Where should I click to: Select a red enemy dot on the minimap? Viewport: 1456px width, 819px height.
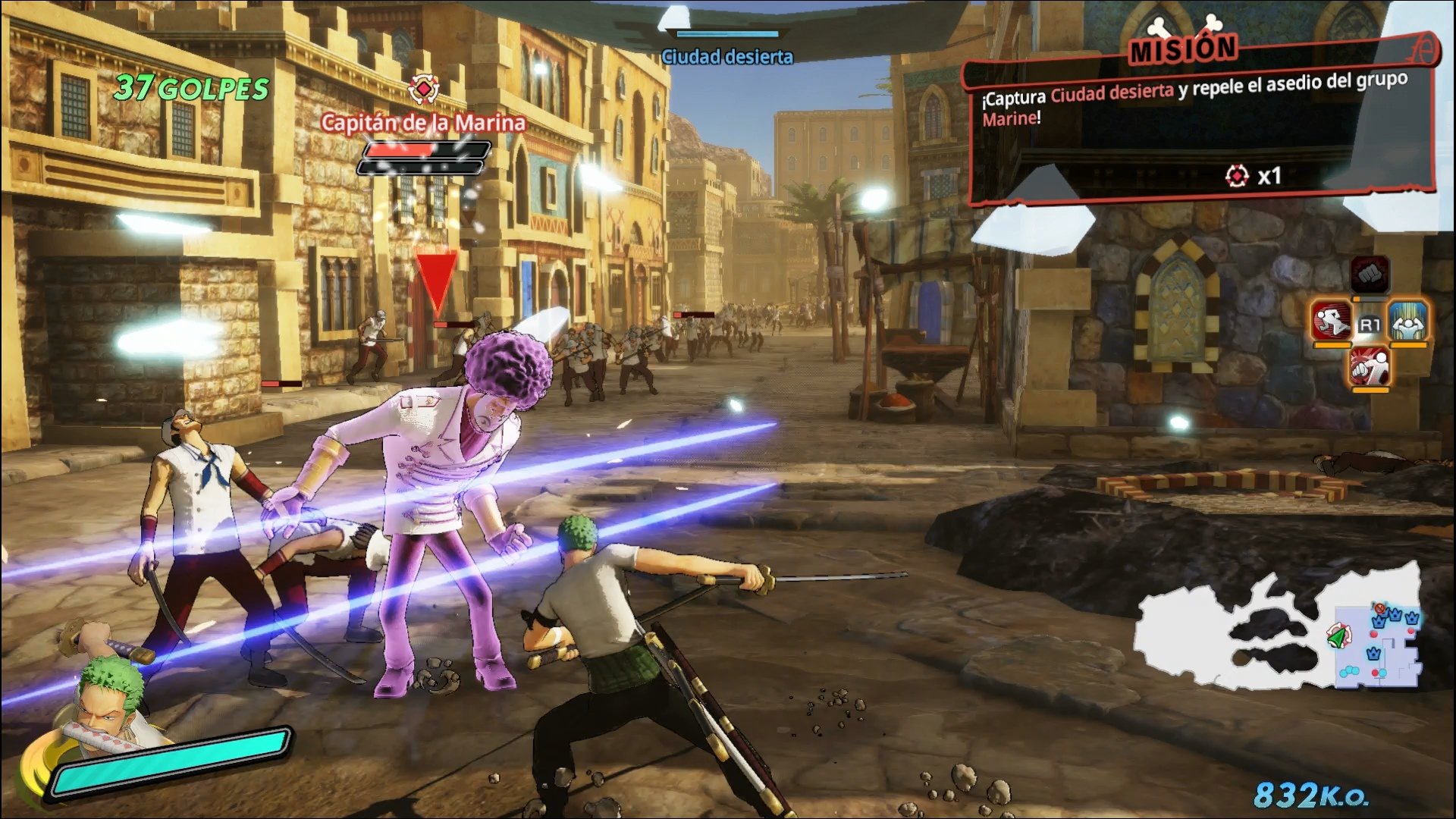1373,634
